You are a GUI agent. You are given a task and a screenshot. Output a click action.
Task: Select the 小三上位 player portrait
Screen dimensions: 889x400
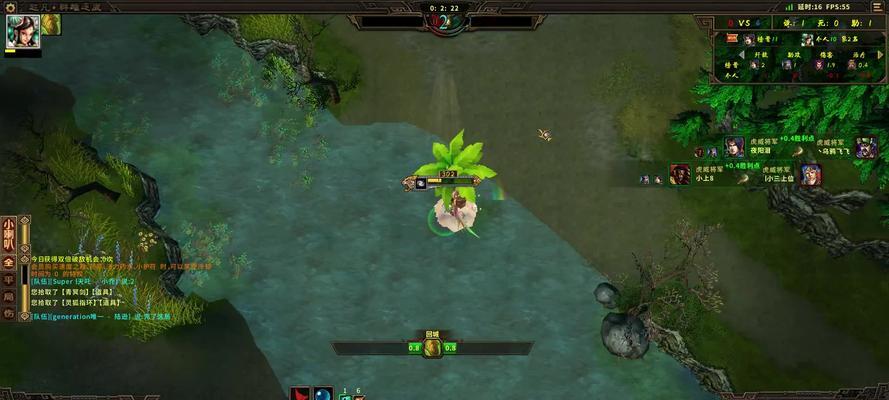(811, 174)
